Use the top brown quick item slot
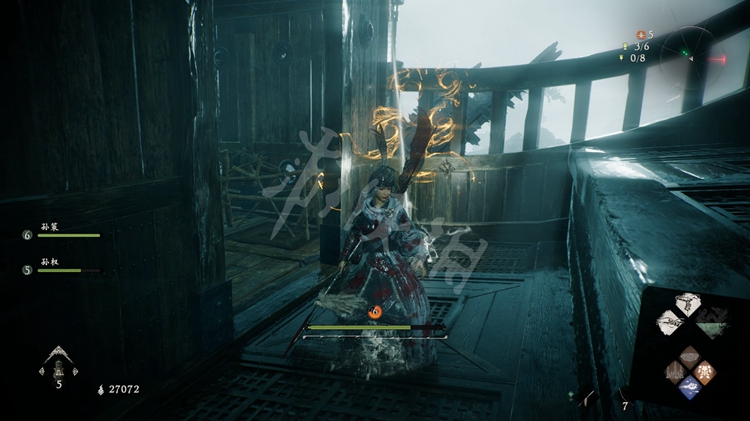 (688, 357)
